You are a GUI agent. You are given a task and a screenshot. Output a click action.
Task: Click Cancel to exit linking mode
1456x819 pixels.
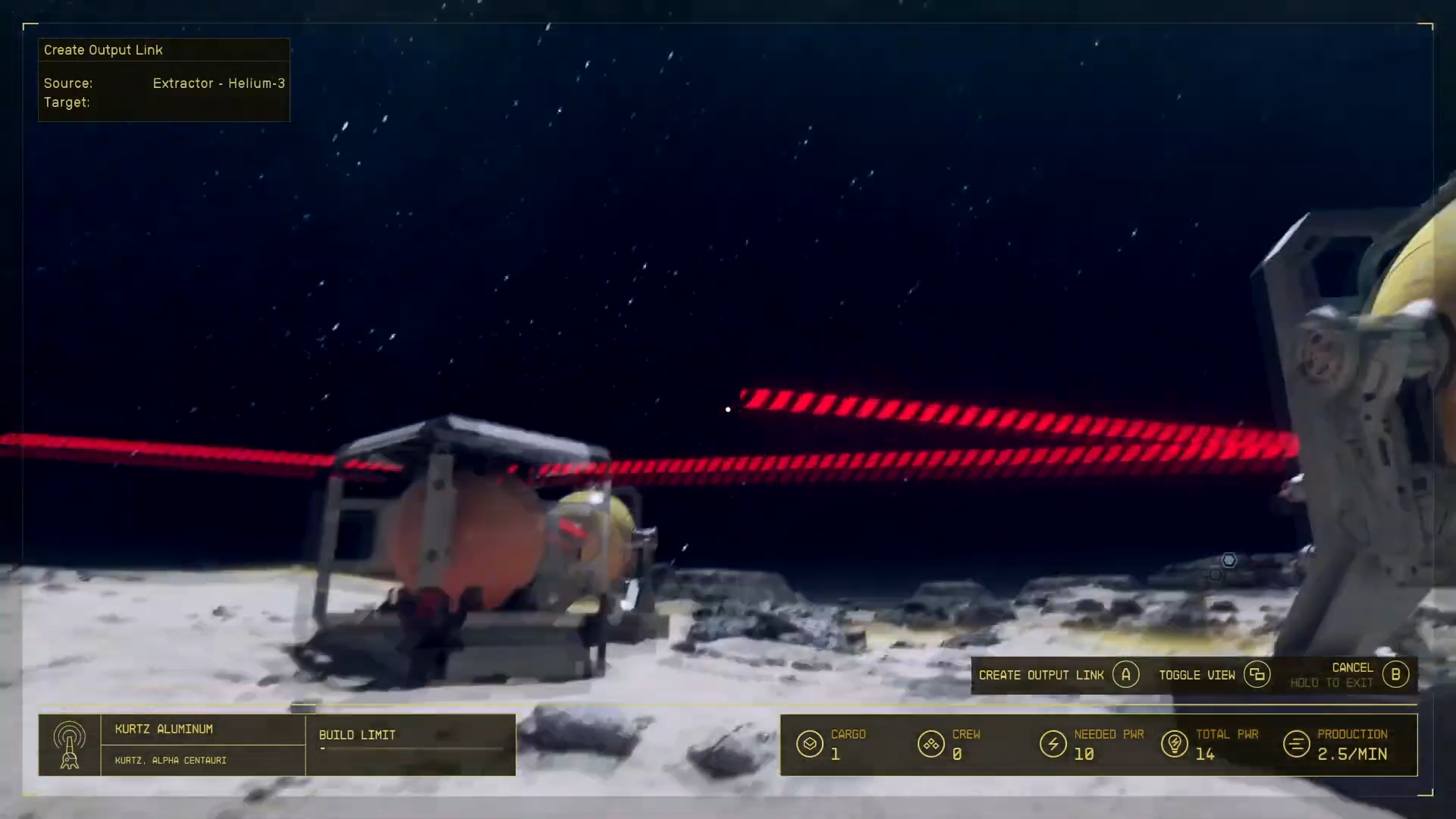click(x=1351, y=668)
